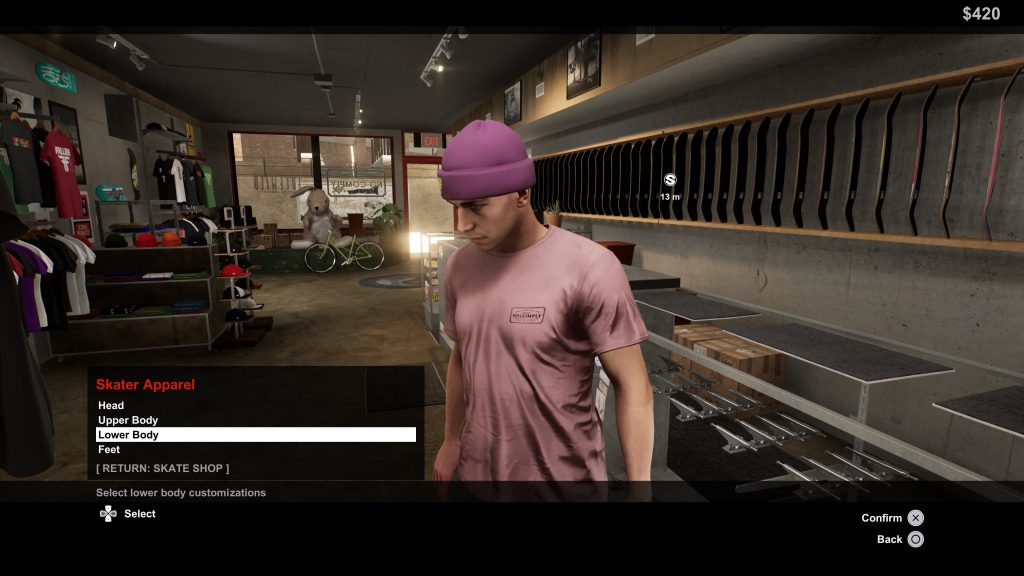Select the Feet apparel option

coord(109,450)
